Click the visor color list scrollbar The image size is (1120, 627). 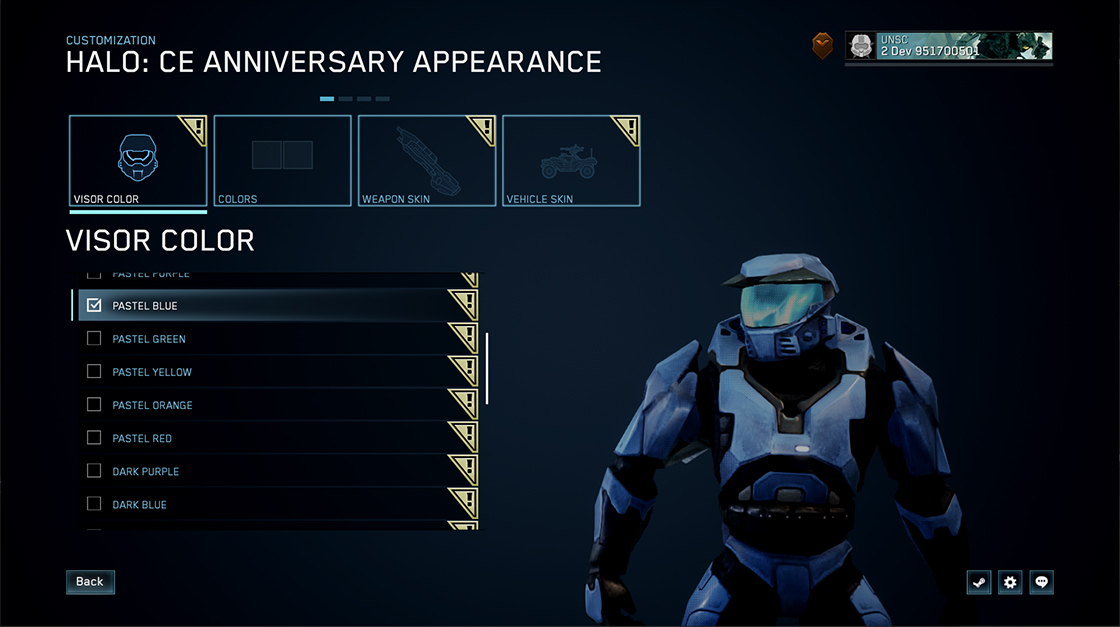(x=487, y=368)
